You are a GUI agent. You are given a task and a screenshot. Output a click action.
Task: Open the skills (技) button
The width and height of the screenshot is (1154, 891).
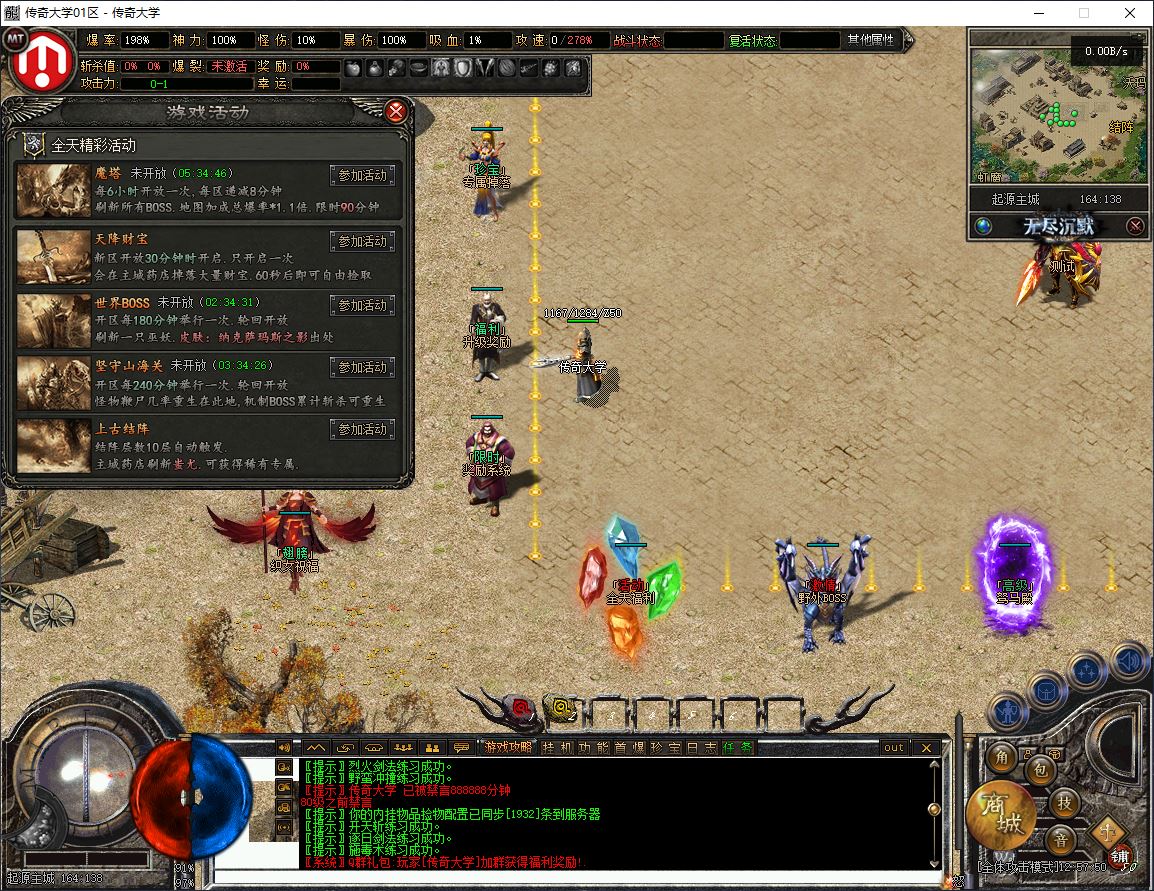pos(1065,801)
